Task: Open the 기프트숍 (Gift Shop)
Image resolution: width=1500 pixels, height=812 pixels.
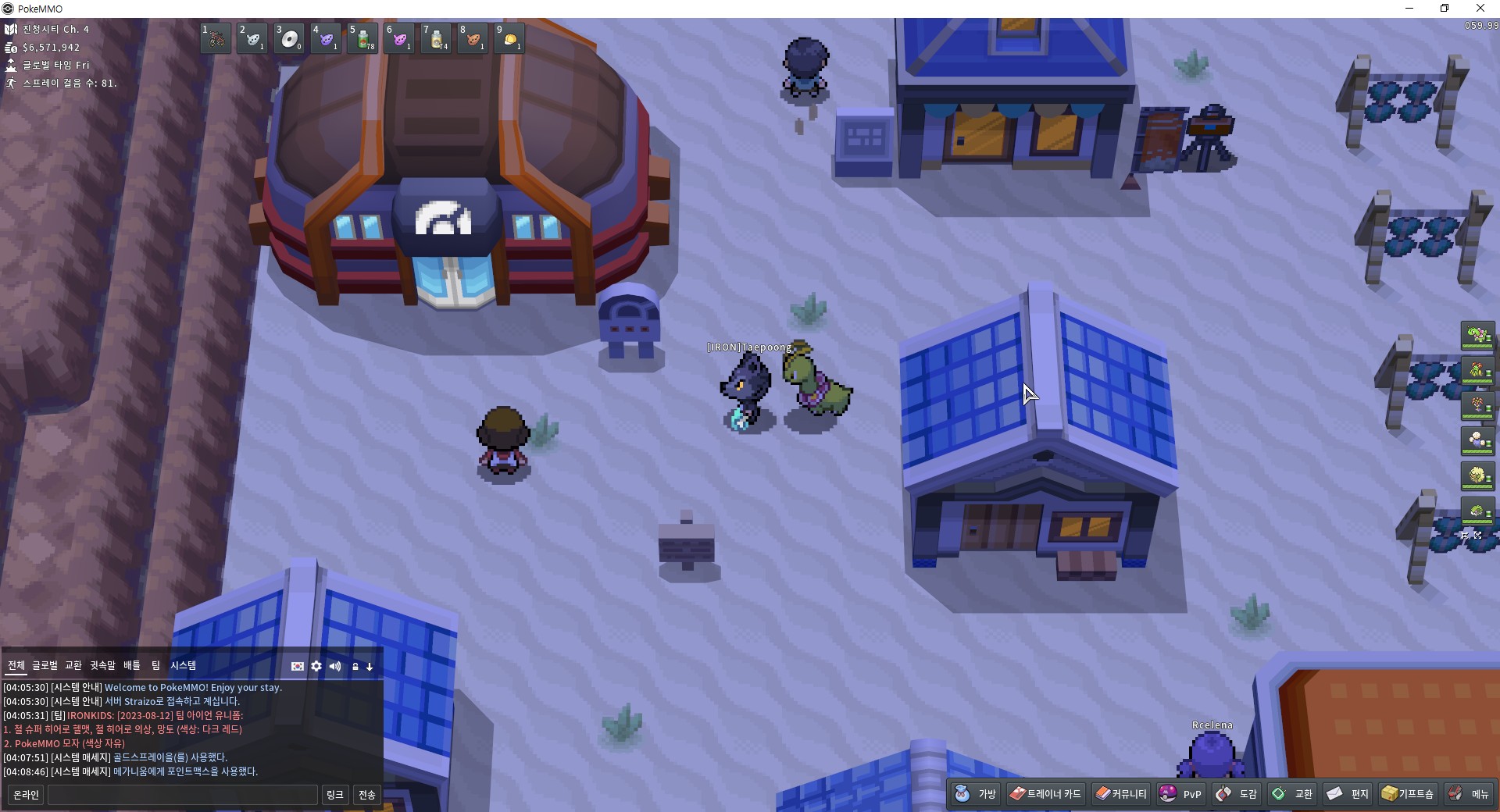Action: point(1407,794)
